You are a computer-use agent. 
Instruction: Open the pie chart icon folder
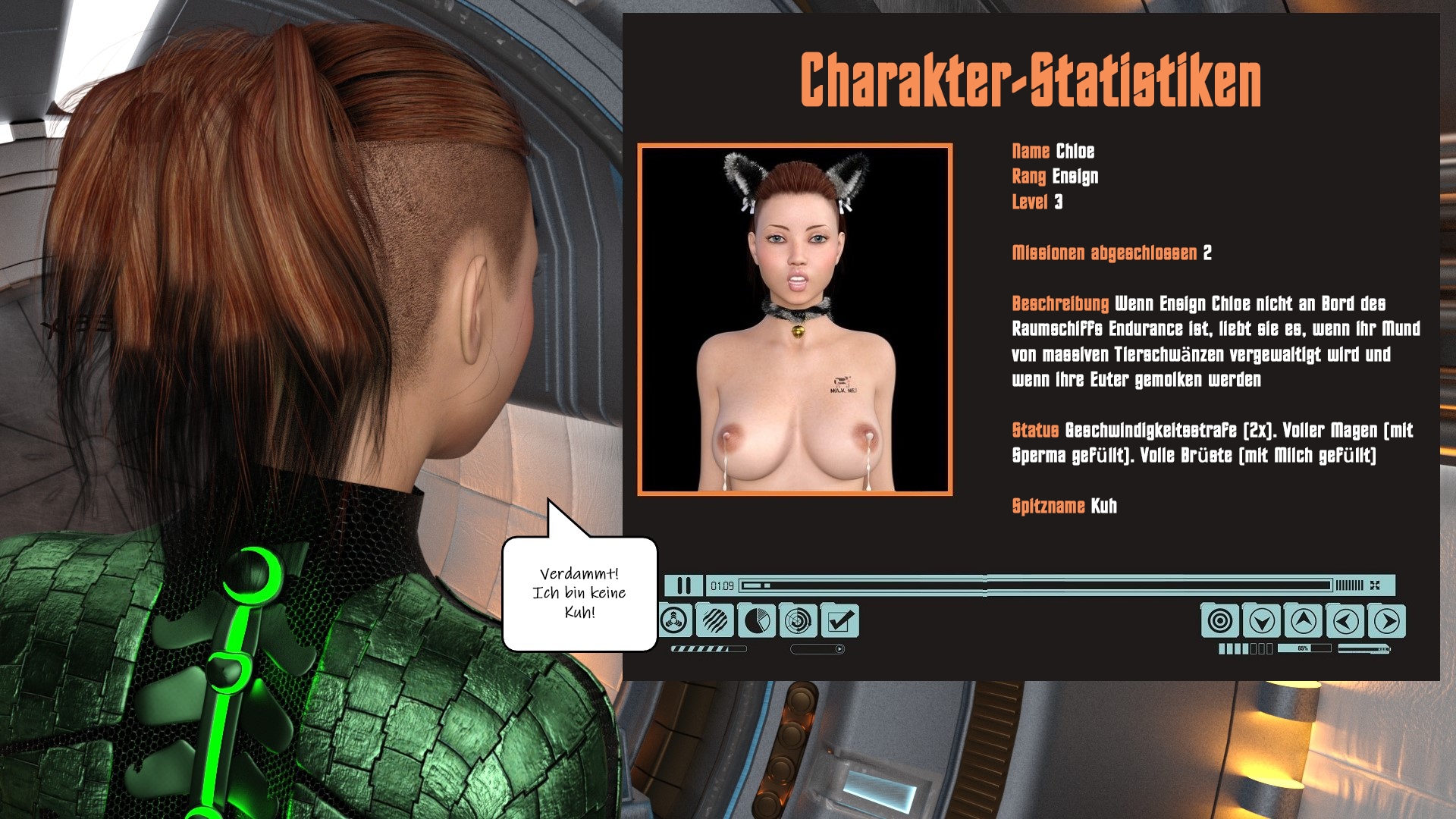756,621
